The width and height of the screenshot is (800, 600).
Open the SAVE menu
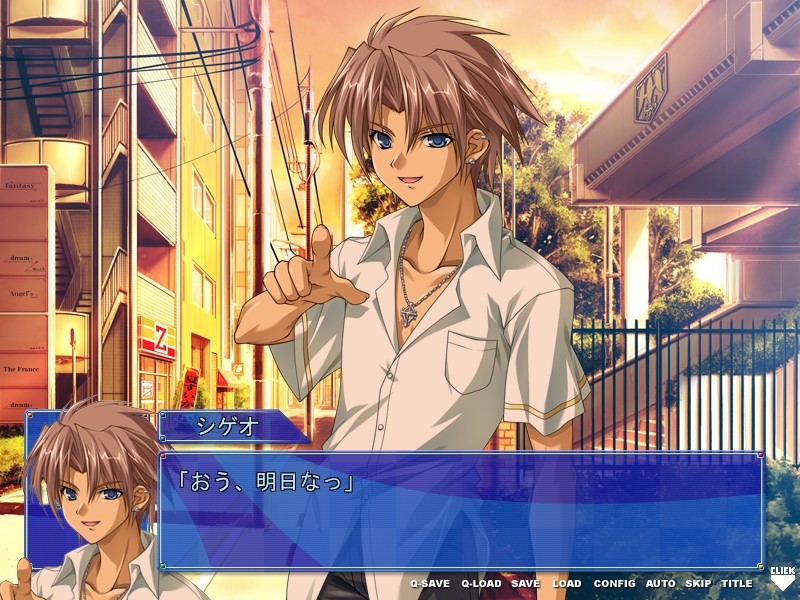coord(525,583)
